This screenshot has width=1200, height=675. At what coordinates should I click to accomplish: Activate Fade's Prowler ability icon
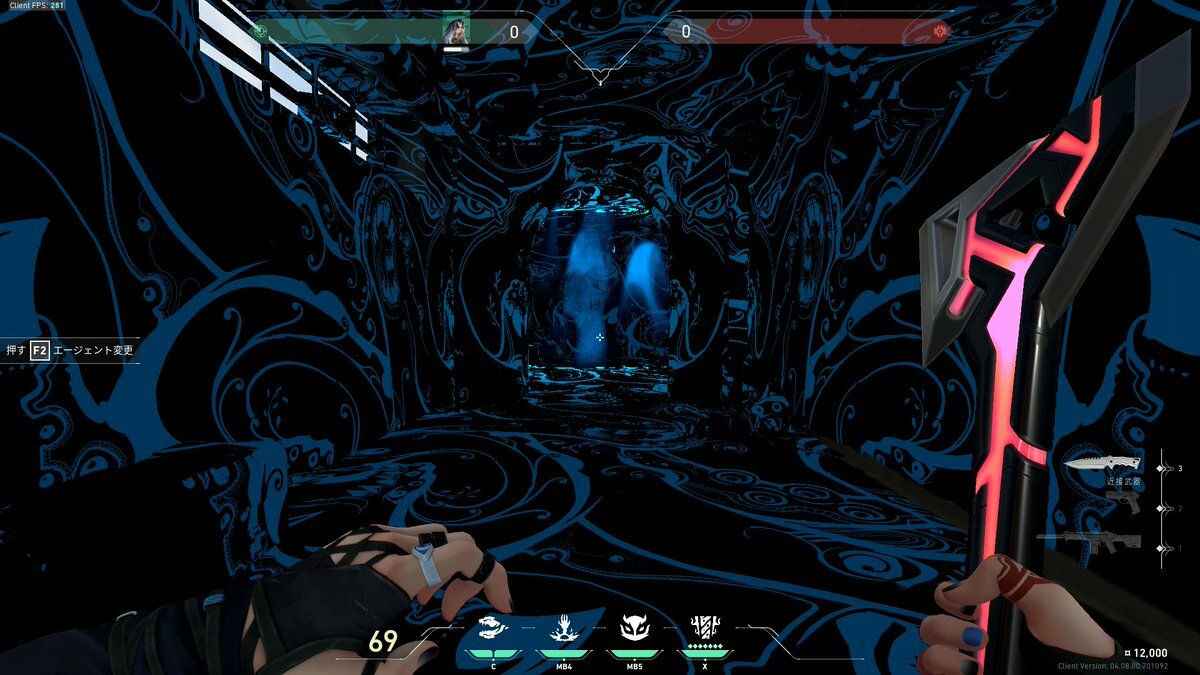494,630
